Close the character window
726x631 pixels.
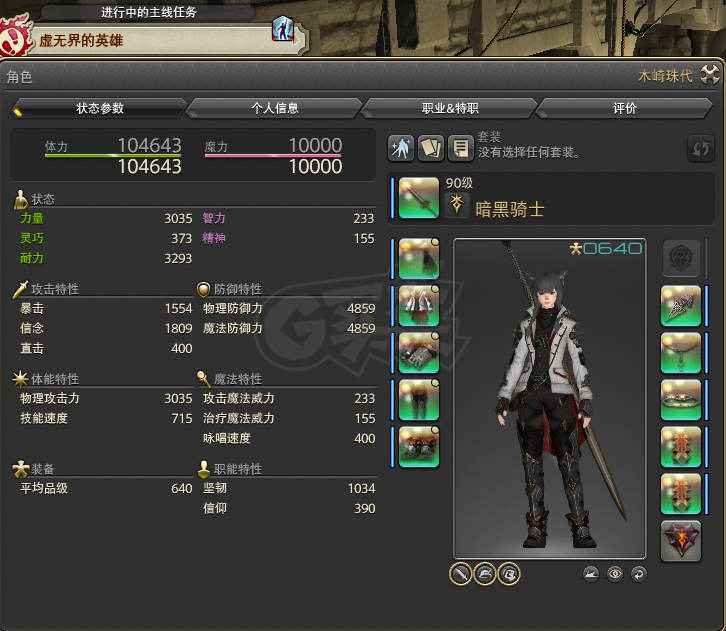pos(710,75)
